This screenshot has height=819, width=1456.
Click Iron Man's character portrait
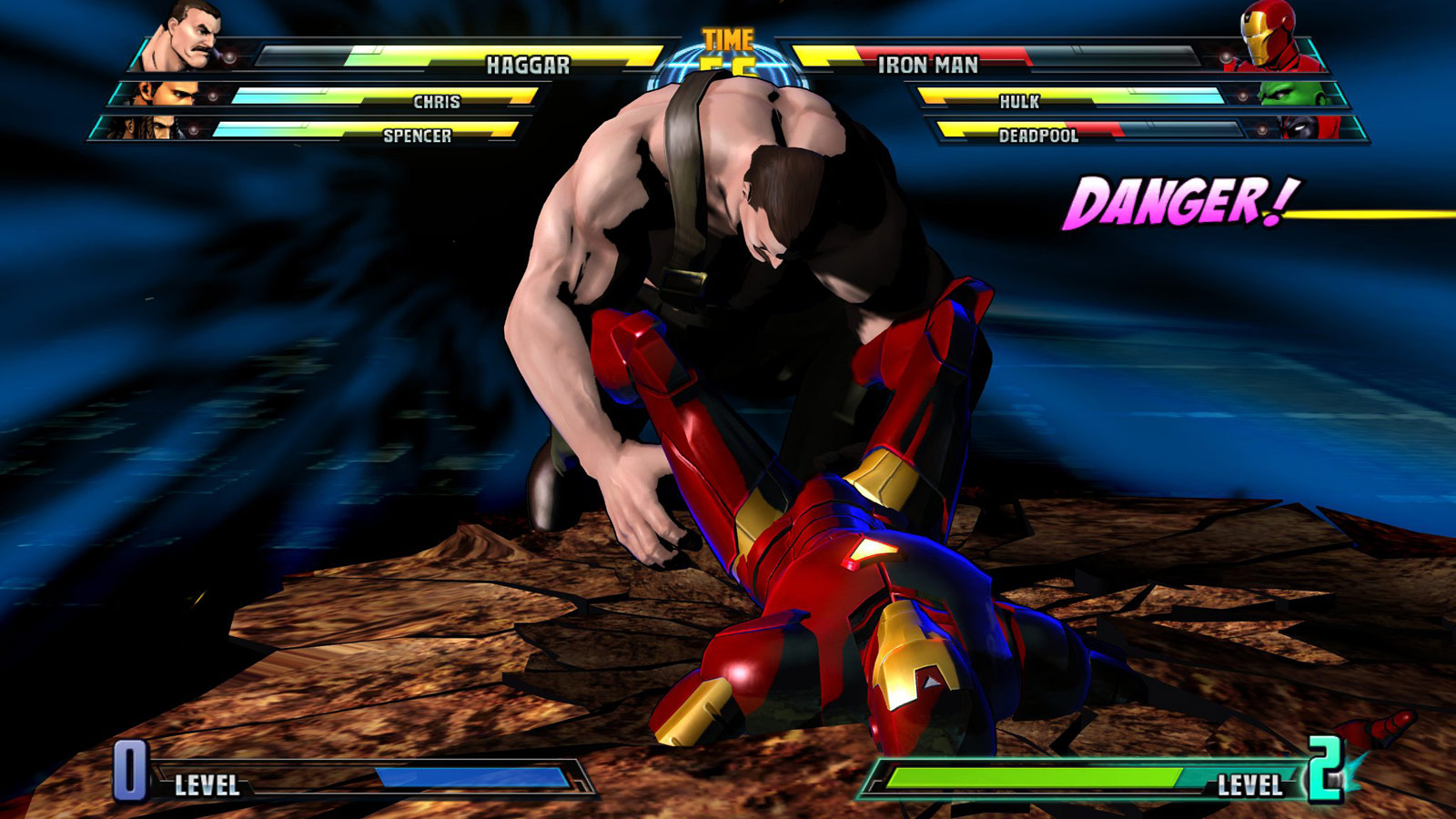point(1269,36)
